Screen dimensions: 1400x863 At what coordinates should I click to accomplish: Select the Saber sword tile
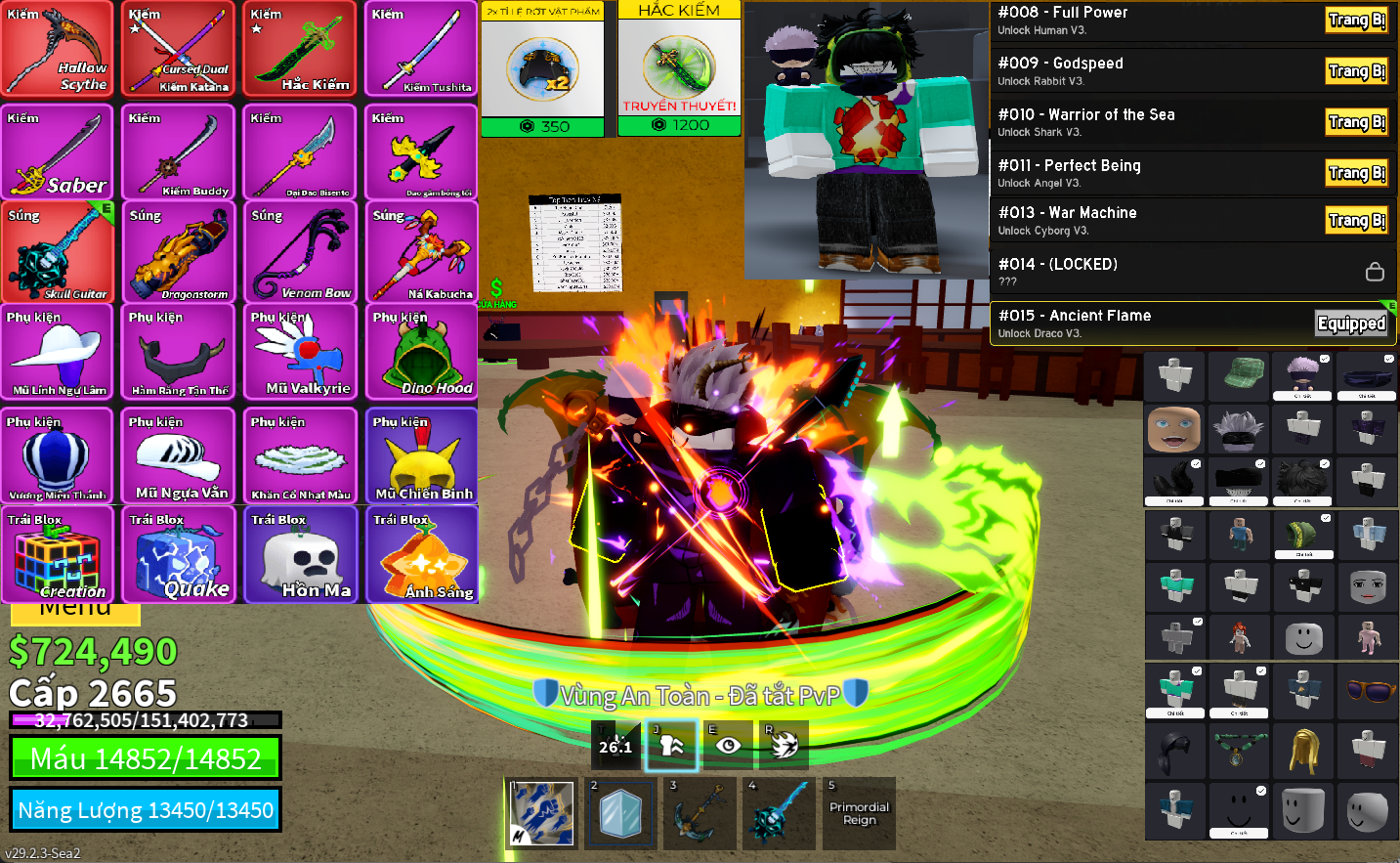coord(58,152)
